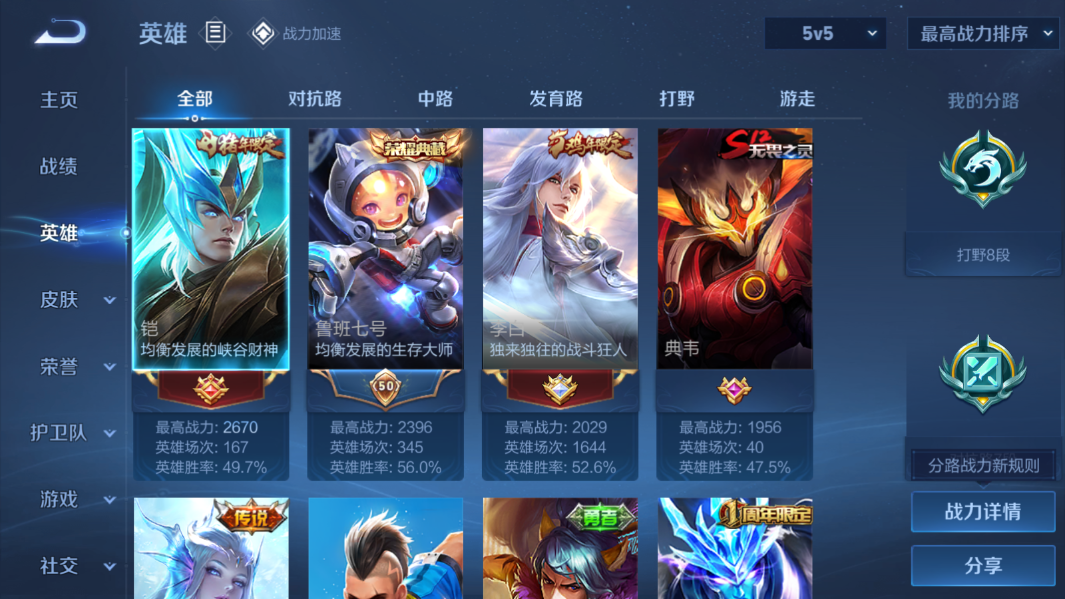This screenshot has width=1065, height=599.
Task: Expand the 社交 sidebar section
Action: tap(77, 566)
